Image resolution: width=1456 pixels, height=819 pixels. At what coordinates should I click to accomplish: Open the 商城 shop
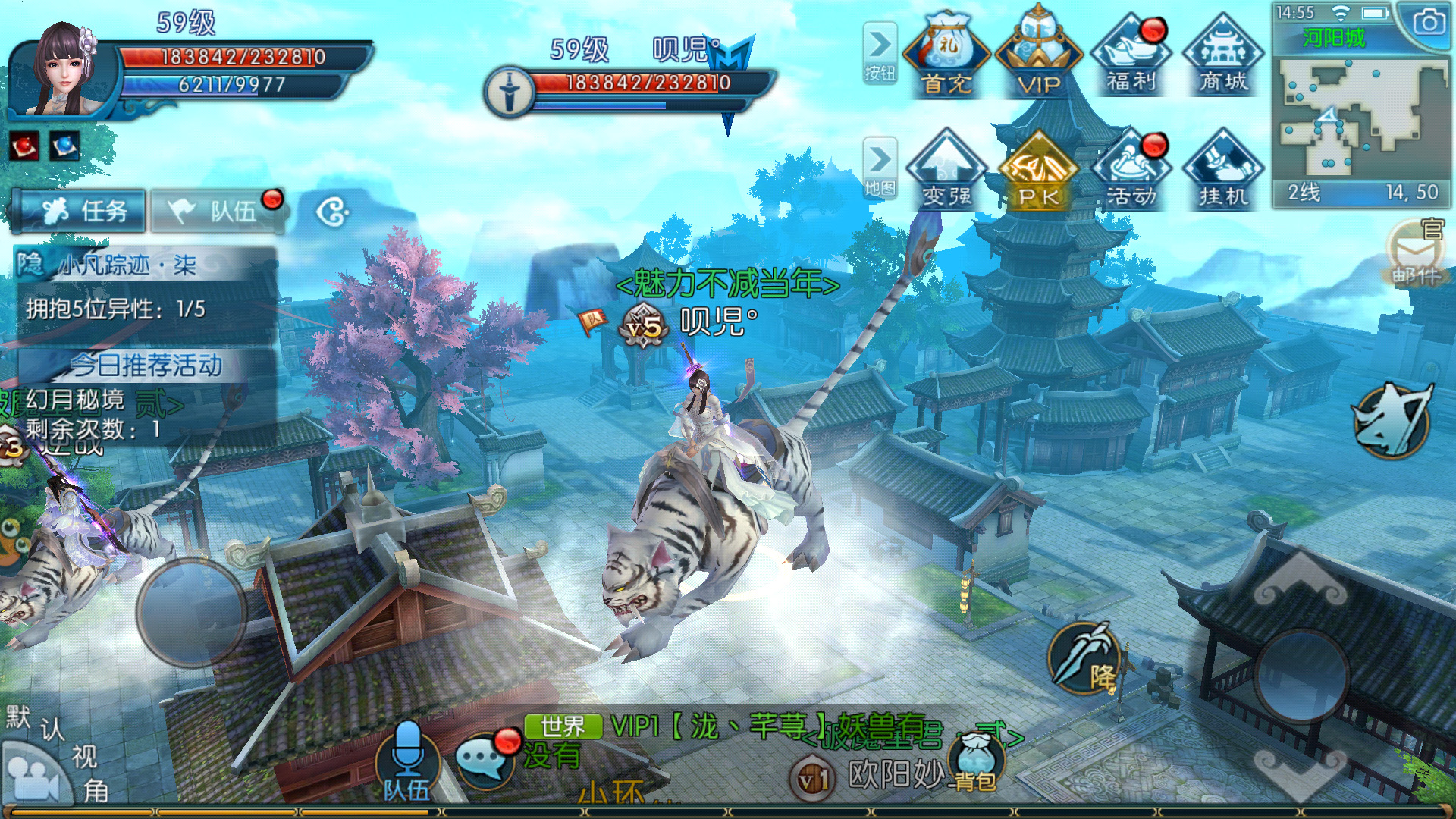[x=1223, y=55]
